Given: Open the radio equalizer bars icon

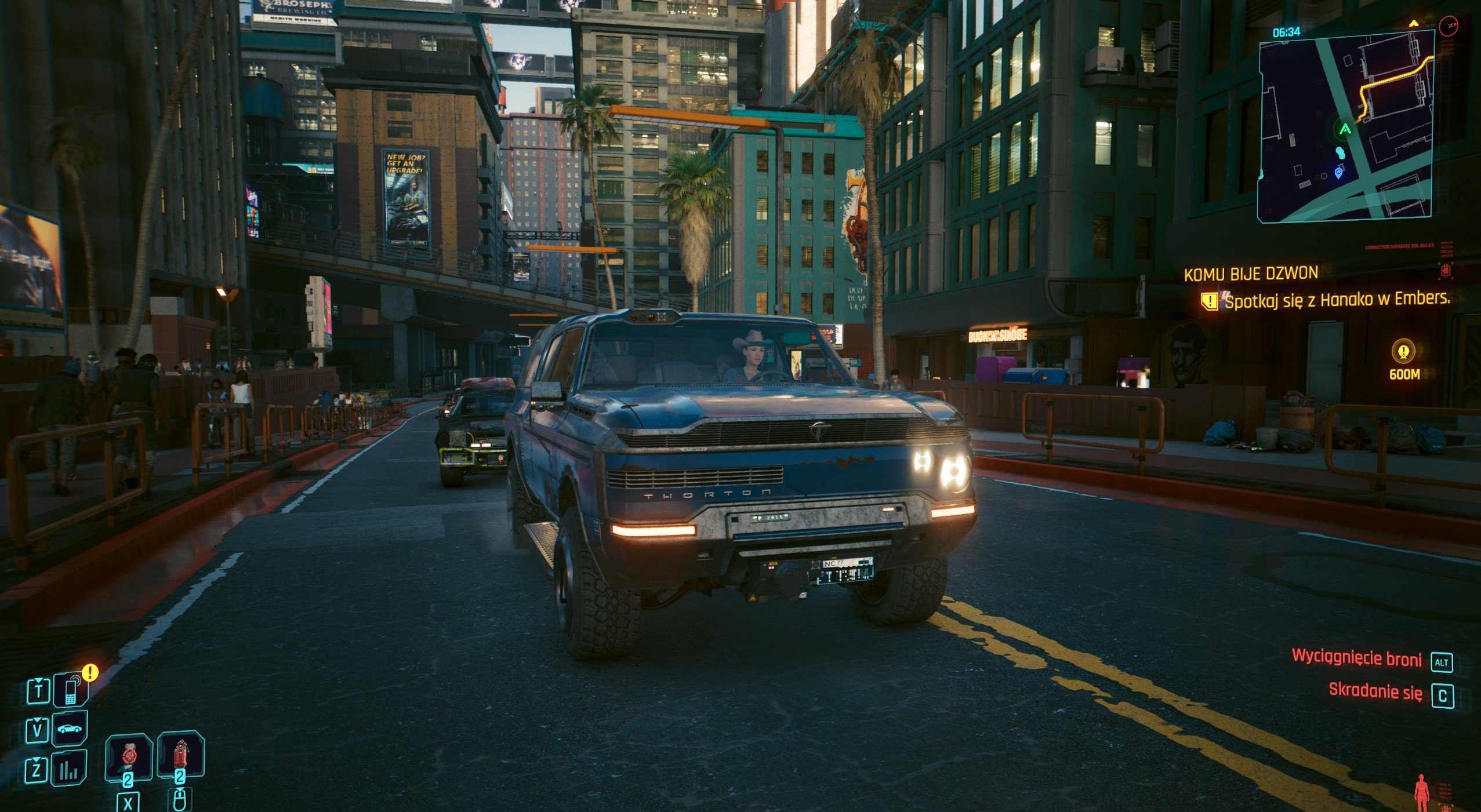Looking at the screenshot, I should 69,769.
